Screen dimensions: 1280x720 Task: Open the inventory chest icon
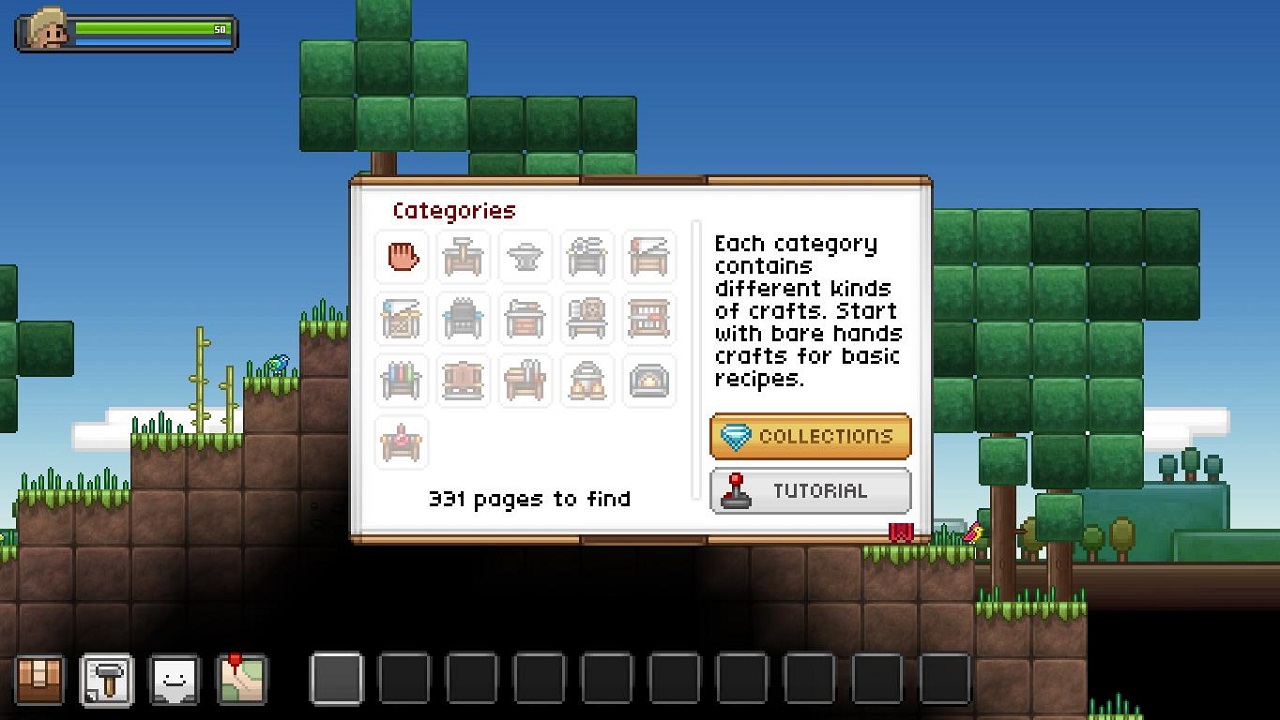coord(40,680)
